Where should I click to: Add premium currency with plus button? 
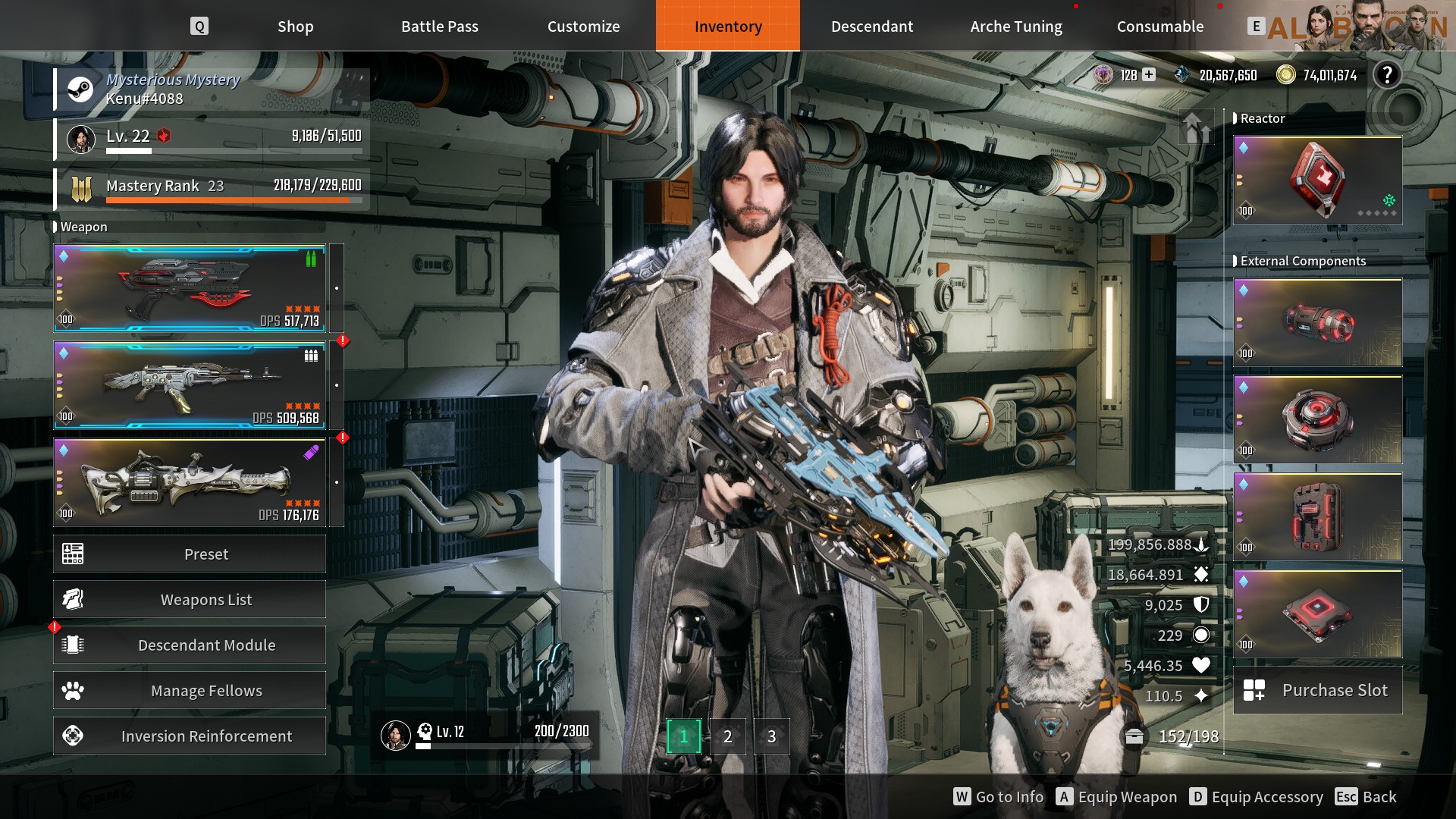(x=1149, y=74)
